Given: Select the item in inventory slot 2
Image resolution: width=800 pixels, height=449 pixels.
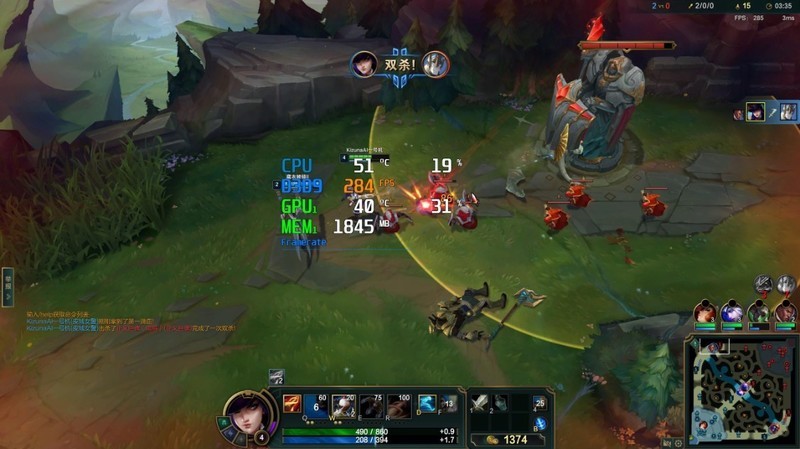Looking at the screenshot, I should tap(501, 402).
